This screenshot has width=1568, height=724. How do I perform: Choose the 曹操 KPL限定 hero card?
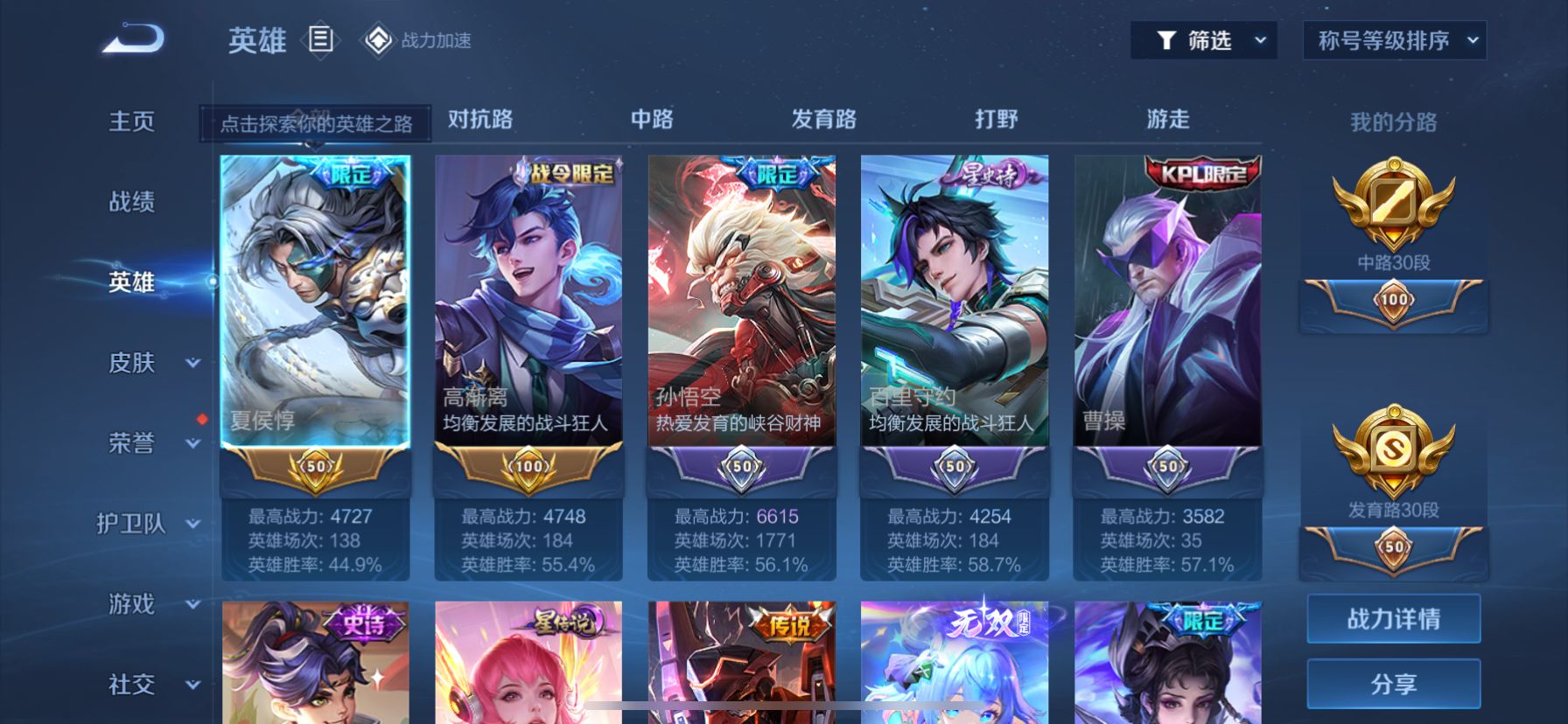pos(1167,302)
